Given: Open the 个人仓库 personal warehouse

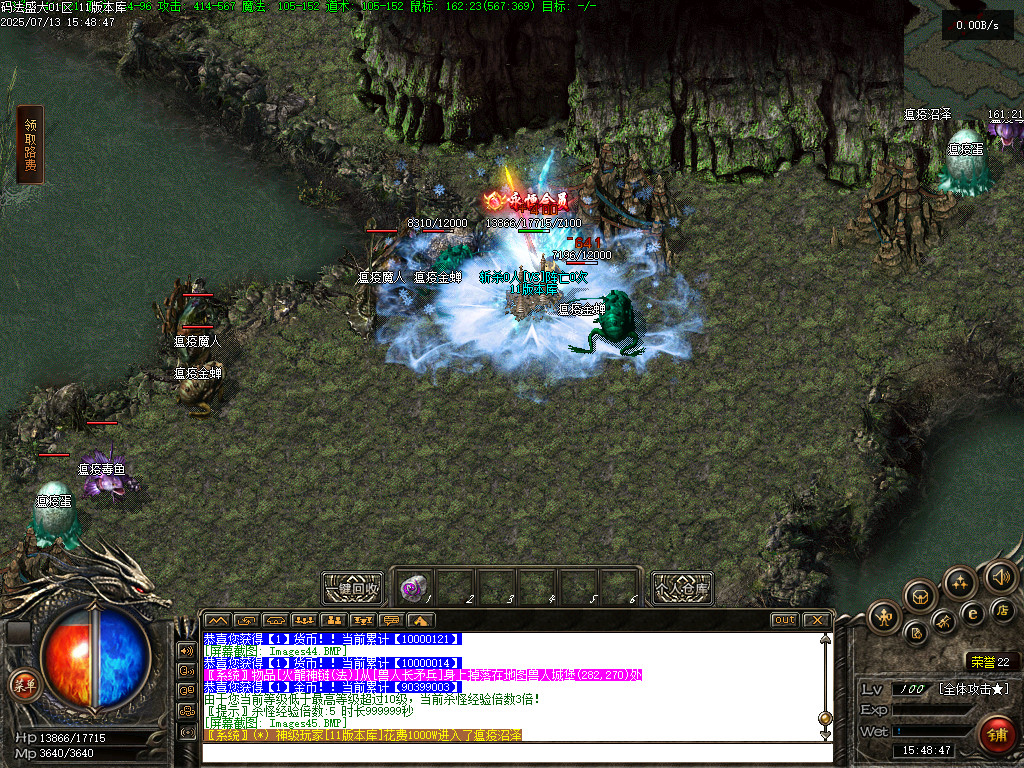Looking at the screenshot, I should [x=682, y=588].
